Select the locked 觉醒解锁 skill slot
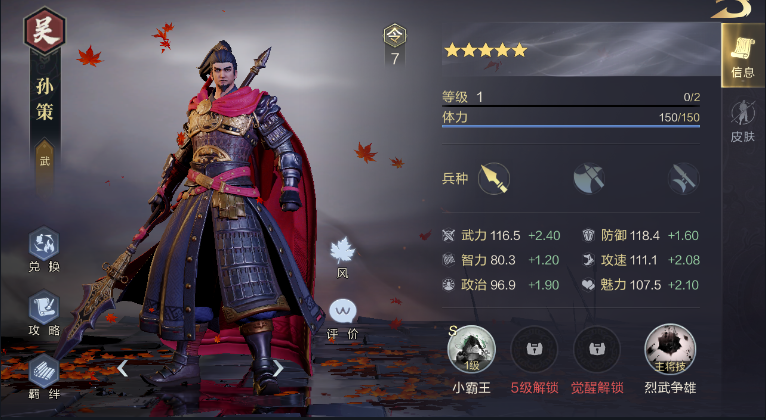The image size is (766, 420). tap(597, 349)
